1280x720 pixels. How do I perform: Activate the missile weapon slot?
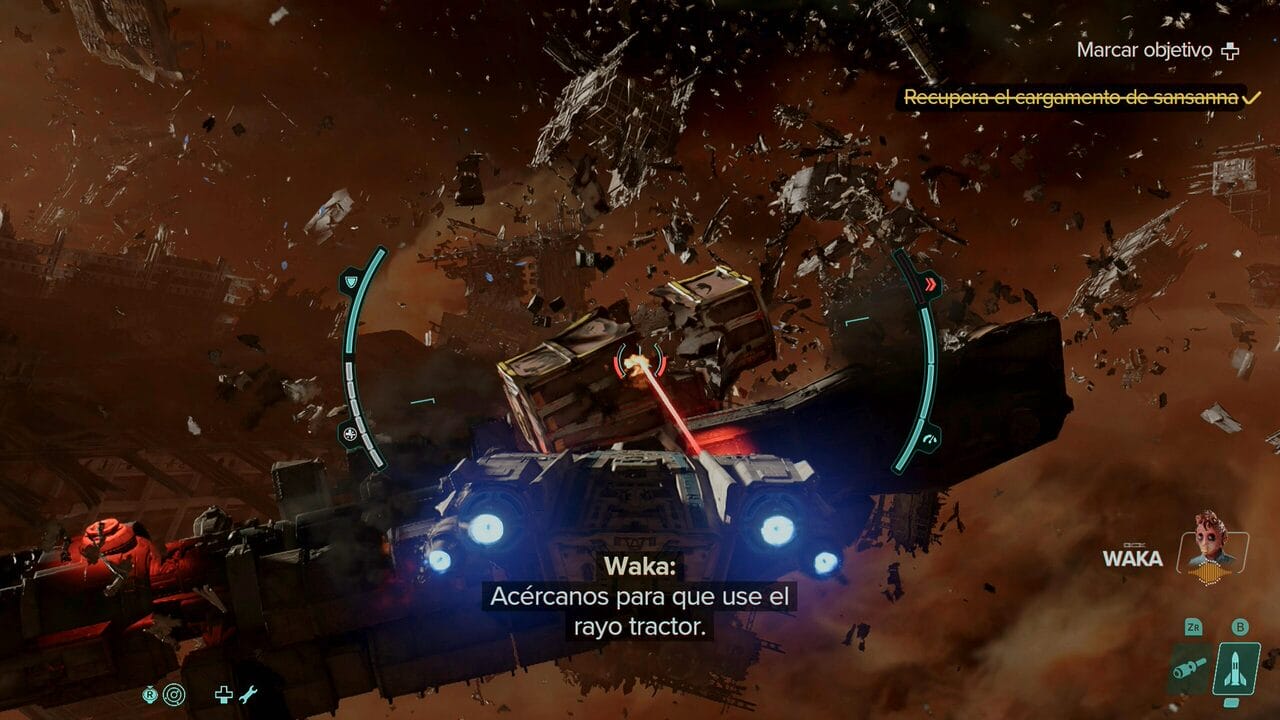point(1236,669)
